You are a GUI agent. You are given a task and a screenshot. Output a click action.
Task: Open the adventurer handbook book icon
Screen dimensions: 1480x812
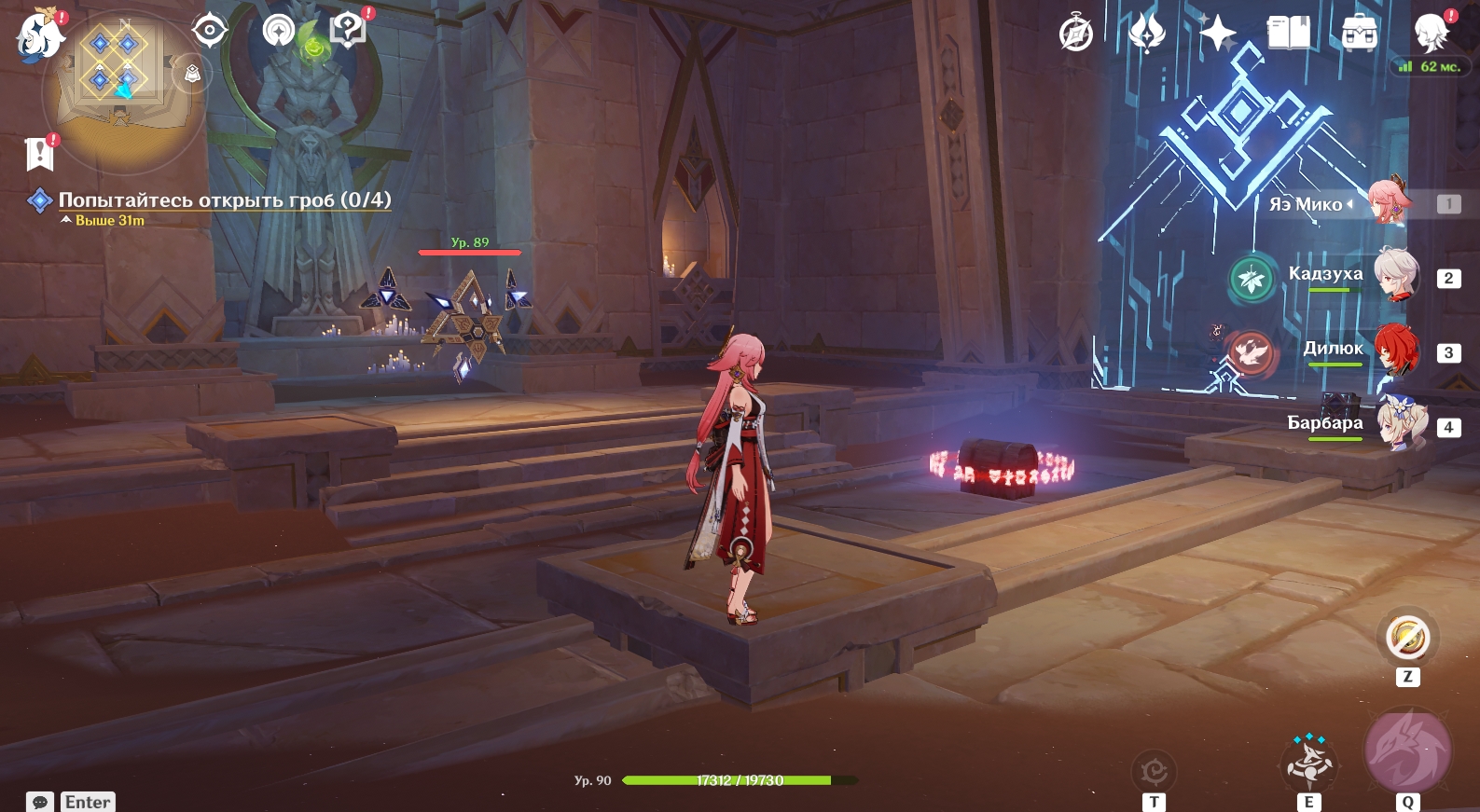point(1289,34)
